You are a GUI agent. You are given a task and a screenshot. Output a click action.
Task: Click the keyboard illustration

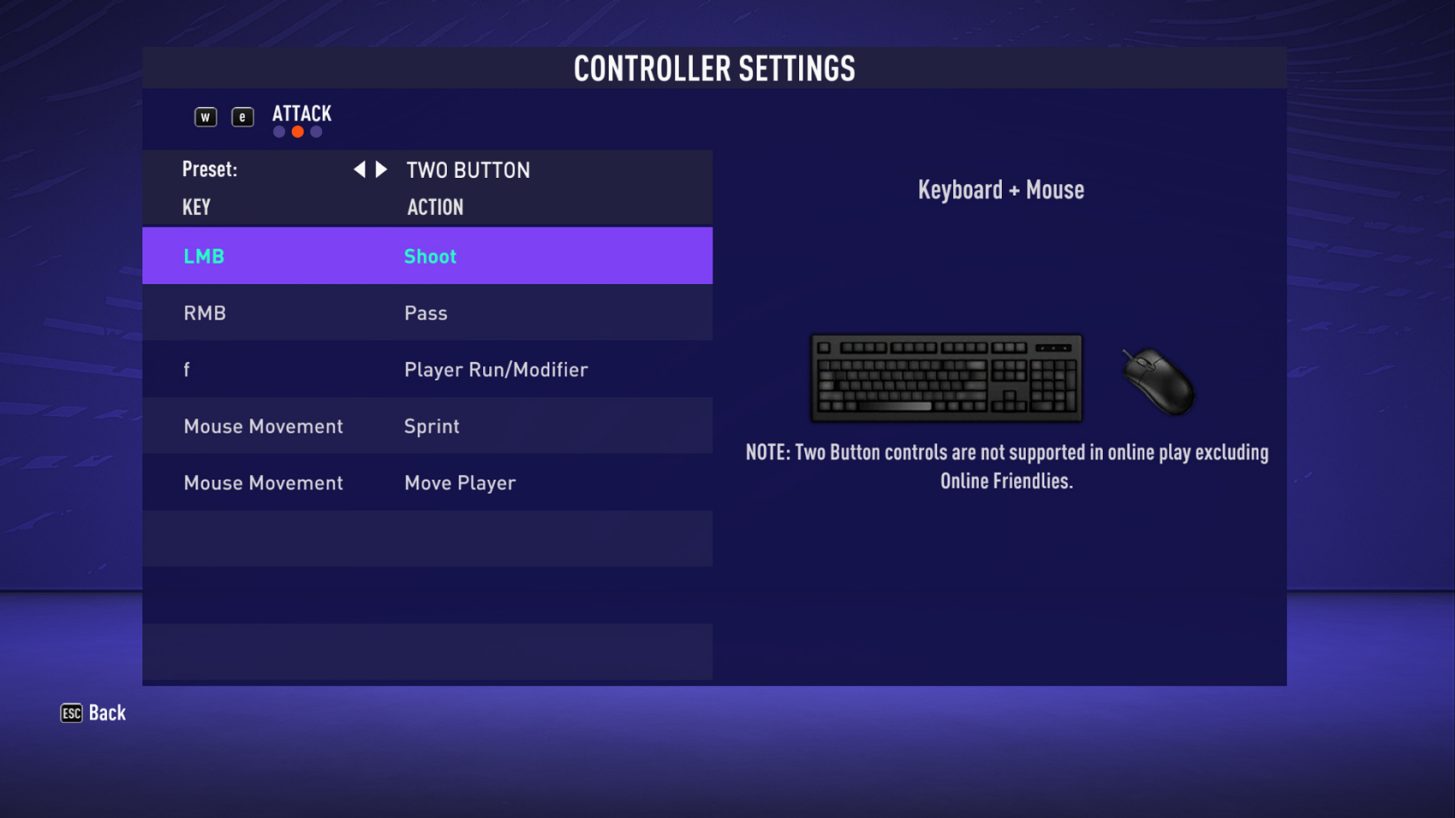point(945,378)
